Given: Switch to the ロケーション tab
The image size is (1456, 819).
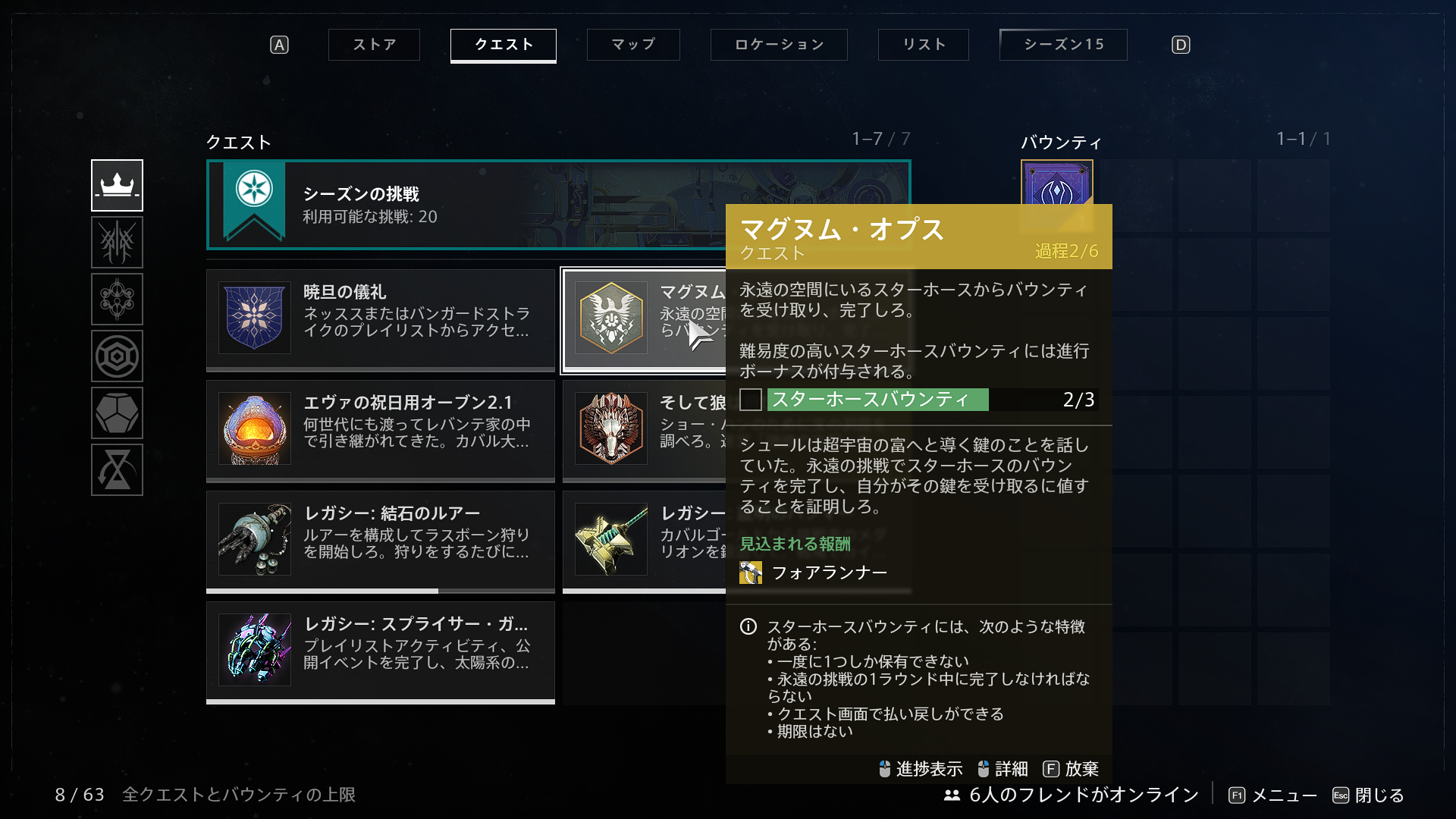Looking at the screenshot, I should (779, 45).
